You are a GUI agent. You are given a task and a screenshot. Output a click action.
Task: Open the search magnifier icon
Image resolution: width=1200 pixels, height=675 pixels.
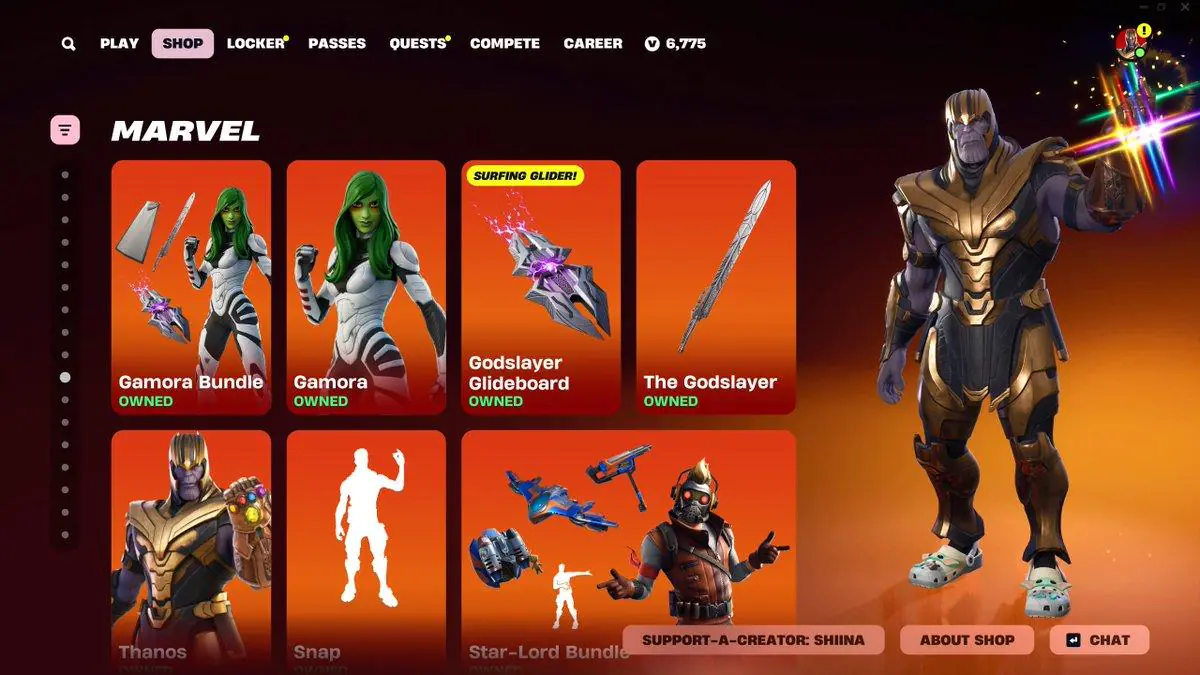(x=68, y=44)
